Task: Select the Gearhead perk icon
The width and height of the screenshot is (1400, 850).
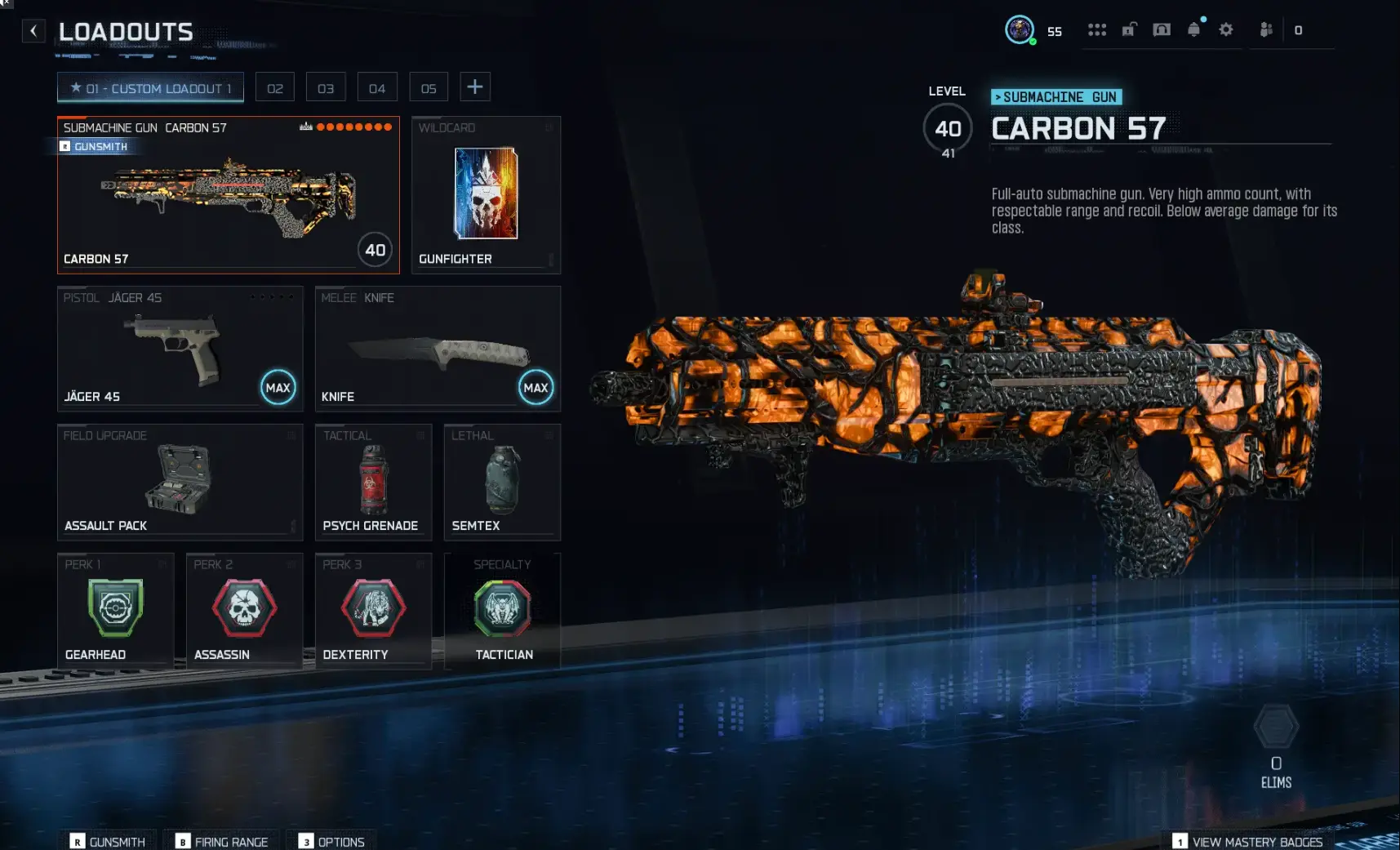Action: point(114,608)
